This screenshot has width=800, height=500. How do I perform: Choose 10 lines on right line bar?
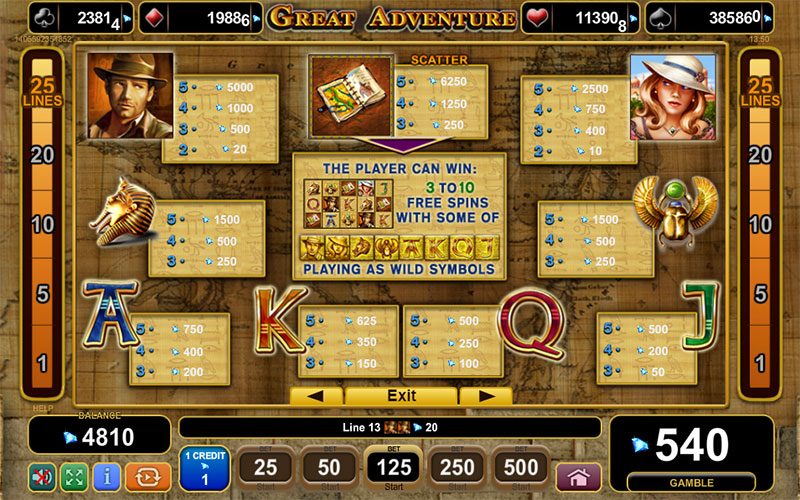[x=759, y=225]
